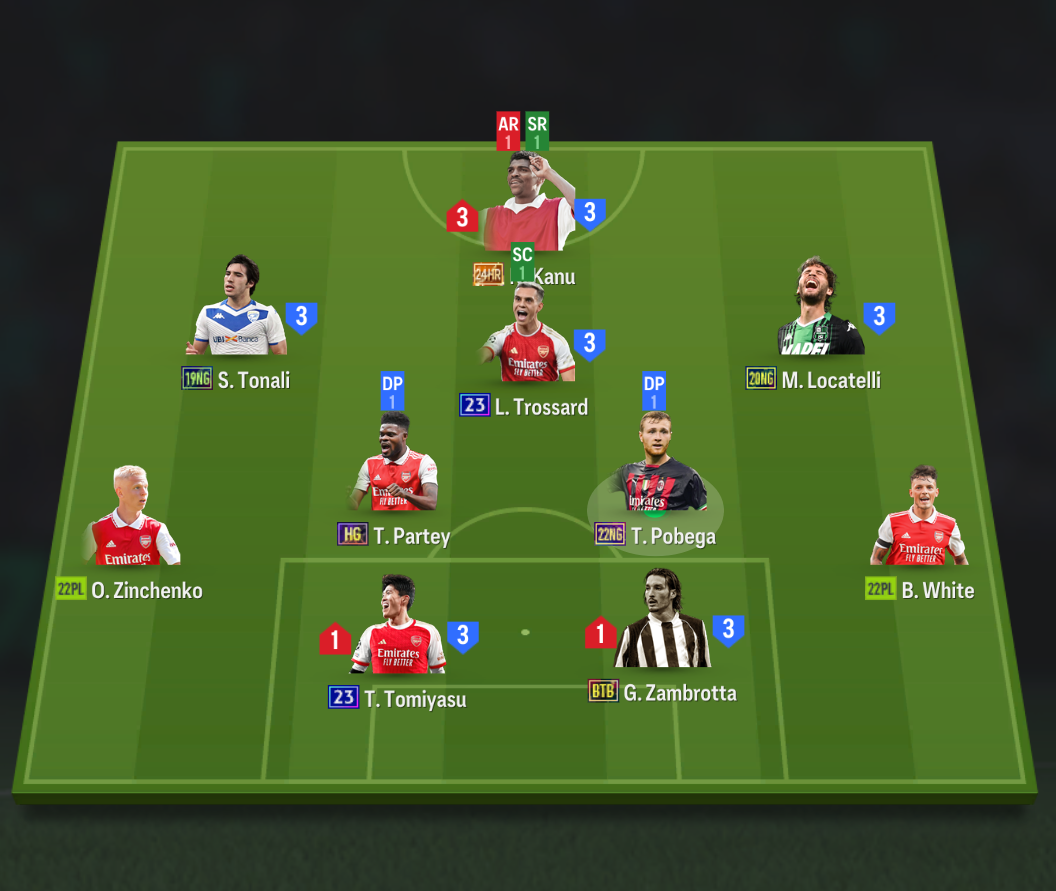The width and height of the screenshot is (1056, 891).
Task: Pick M. Locatelli on the right wing
Action: [x=820, y=312]
